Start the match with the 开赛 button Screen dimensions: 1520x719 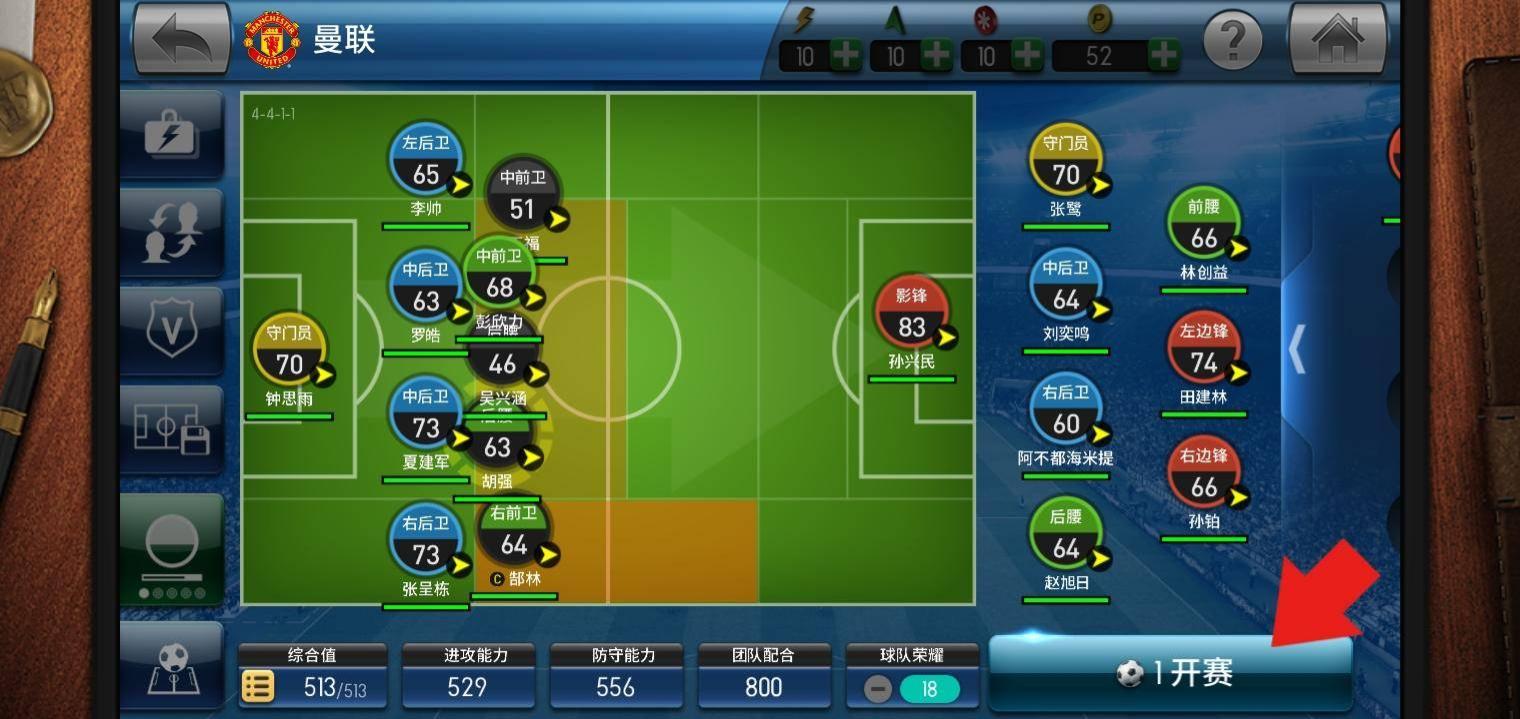click(x=1170, y=673)
